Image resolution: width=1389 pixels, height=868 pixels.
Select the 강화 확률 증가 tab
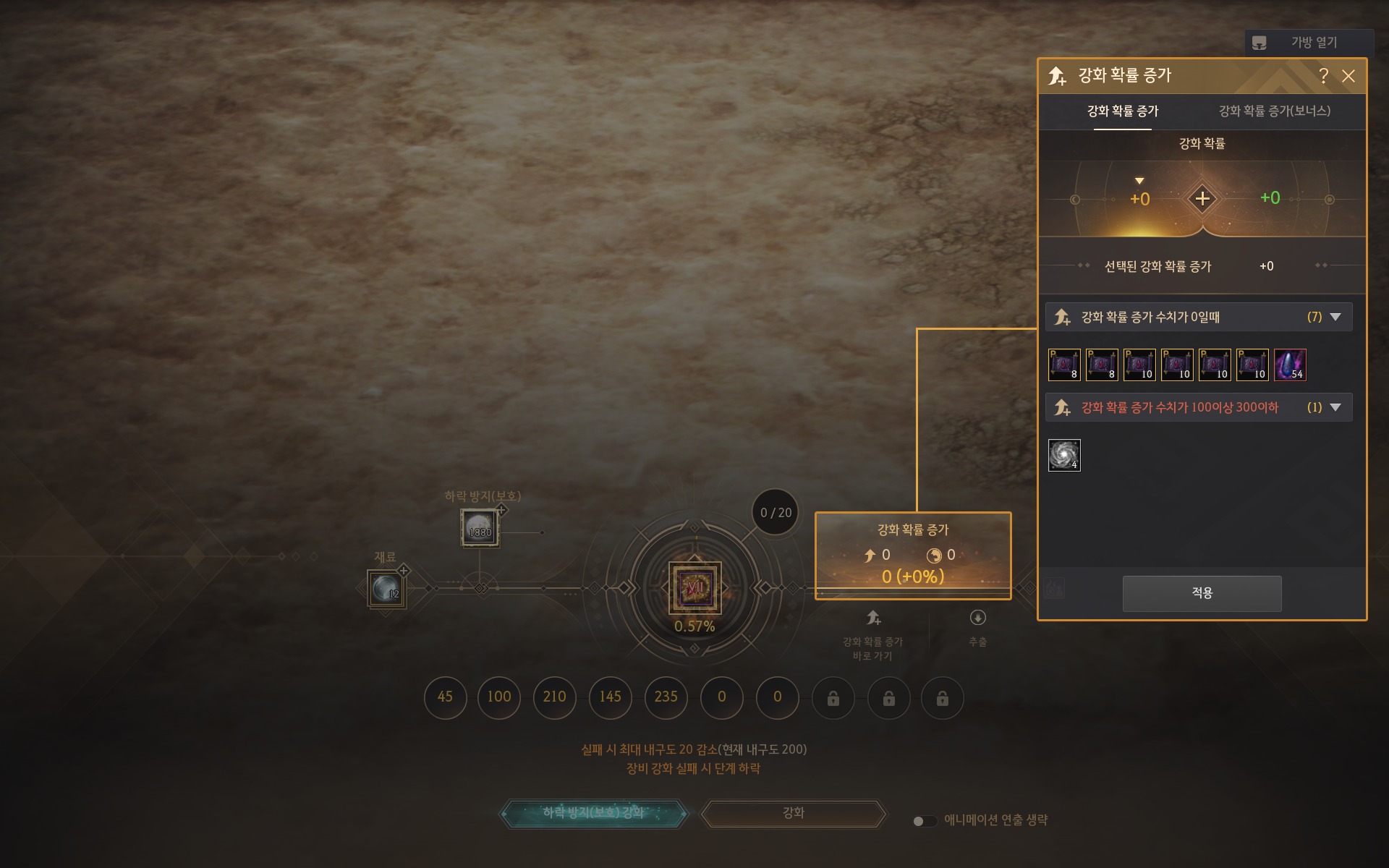click(x=1123, y=111)
